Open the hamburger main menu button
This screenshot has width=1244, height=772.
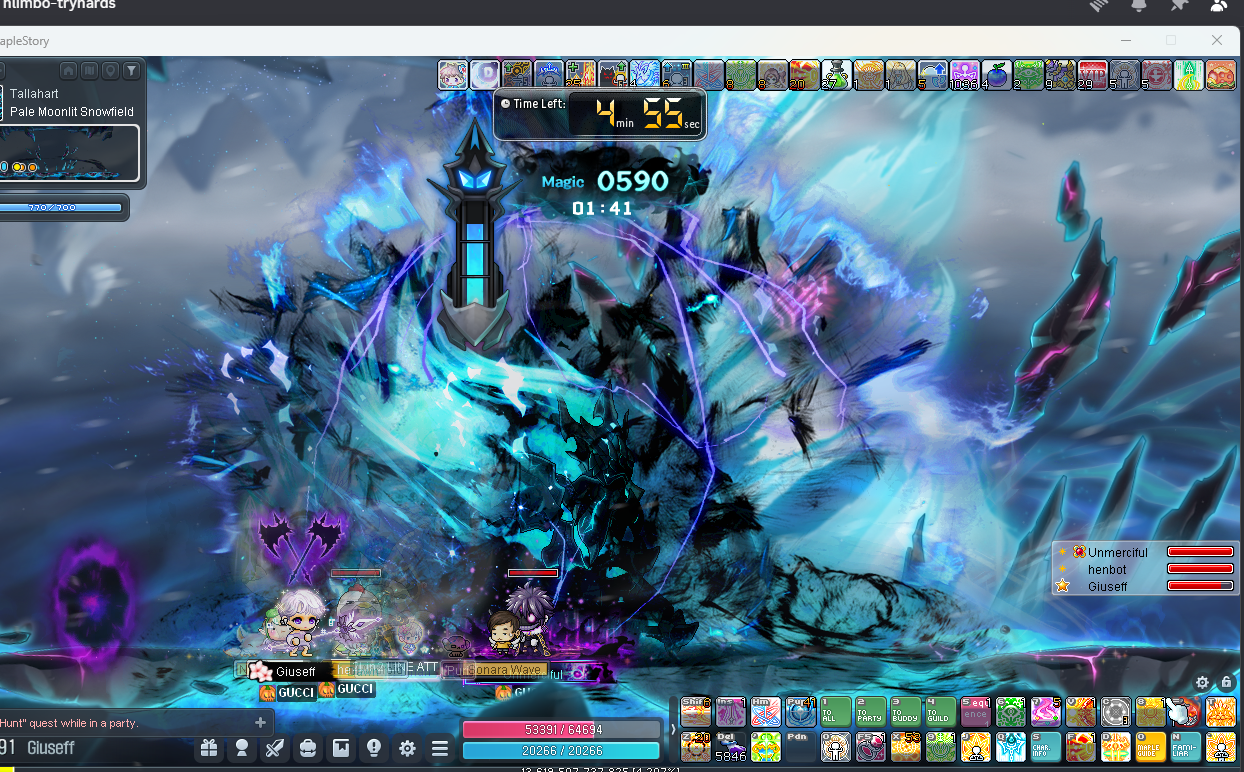[x=440, y=748]
